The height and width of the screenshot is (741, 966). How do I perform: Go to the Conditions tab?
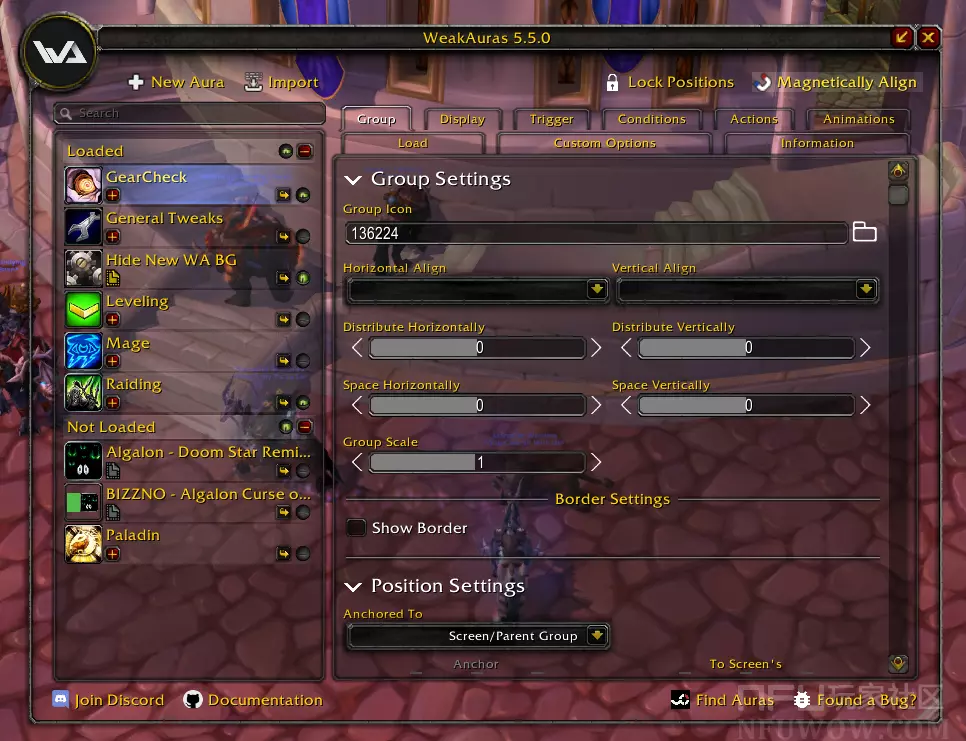[651, 119]
